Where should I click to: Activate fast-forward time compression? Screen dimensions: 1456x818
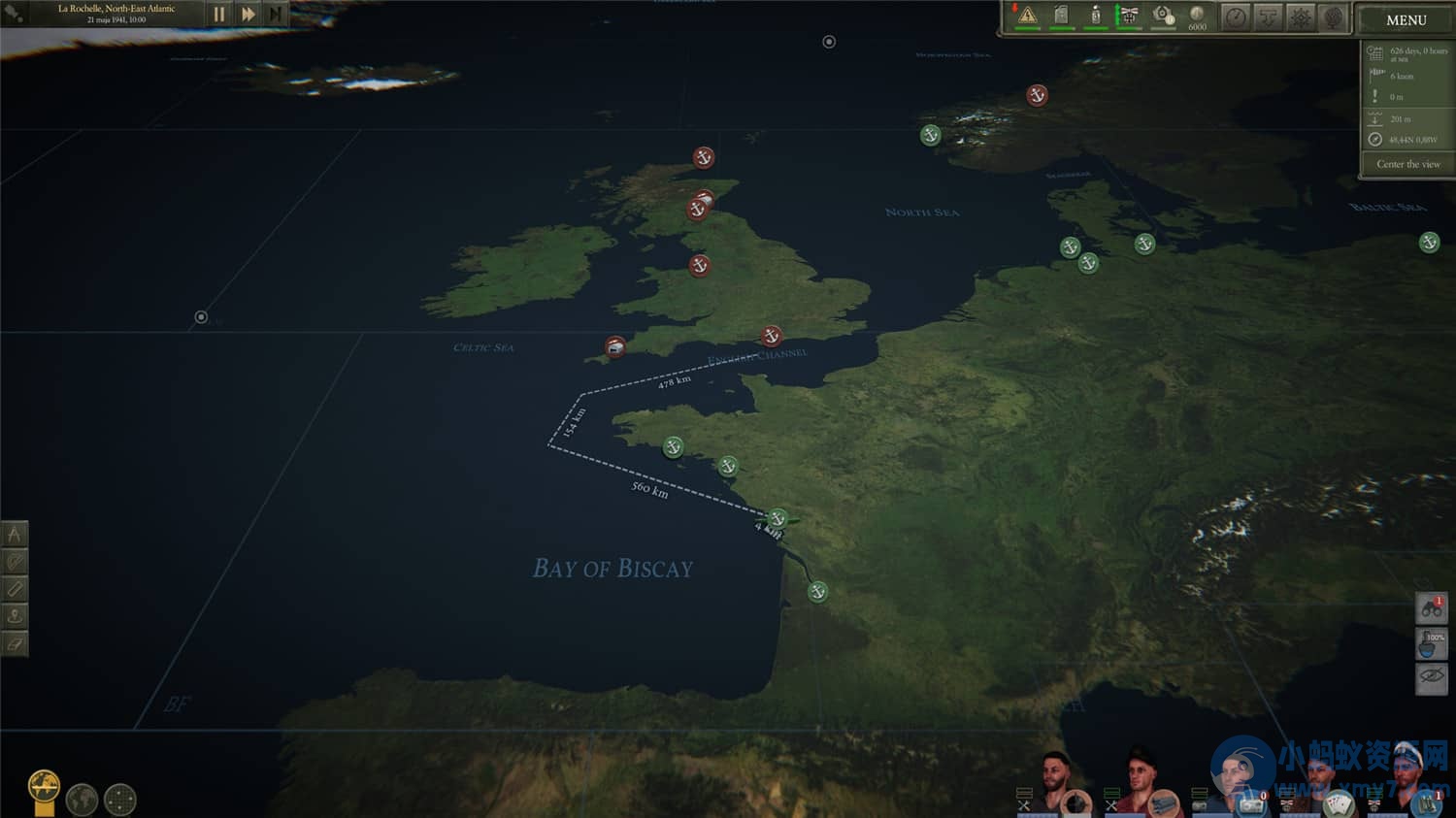(x=248, y=15)
